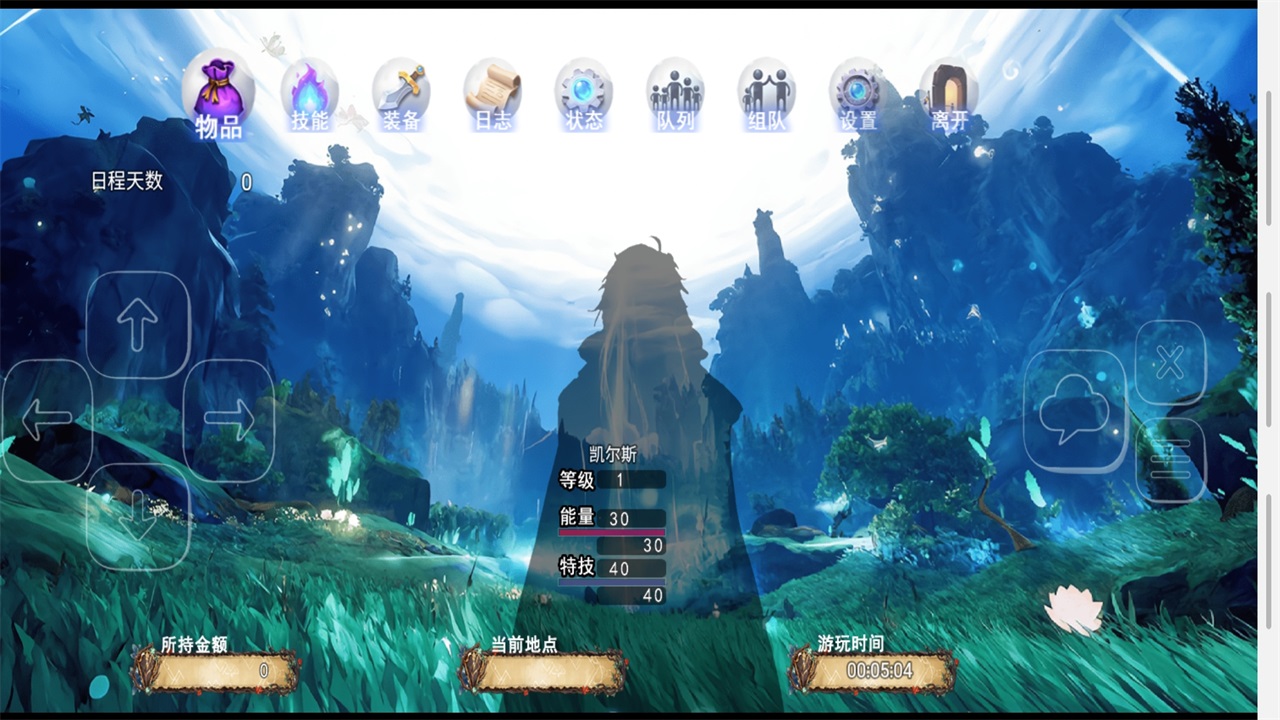Tap the speech bubble action button
This screenshot has height=720, width=1280.
tap(1076, 410)
